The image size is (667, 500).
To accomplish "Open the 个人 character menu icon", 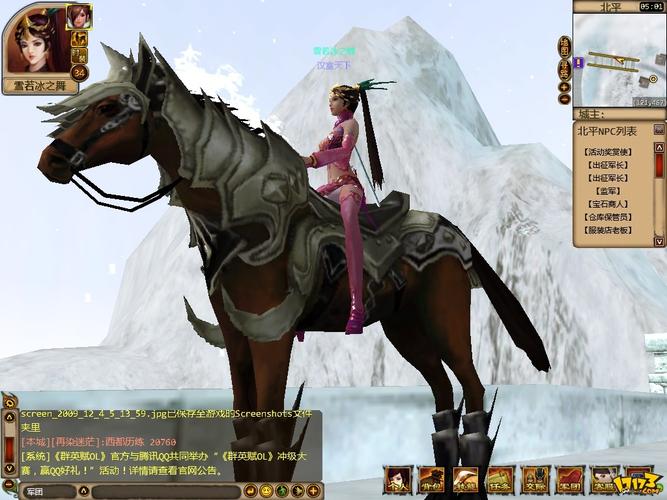I will coord(398,479).
